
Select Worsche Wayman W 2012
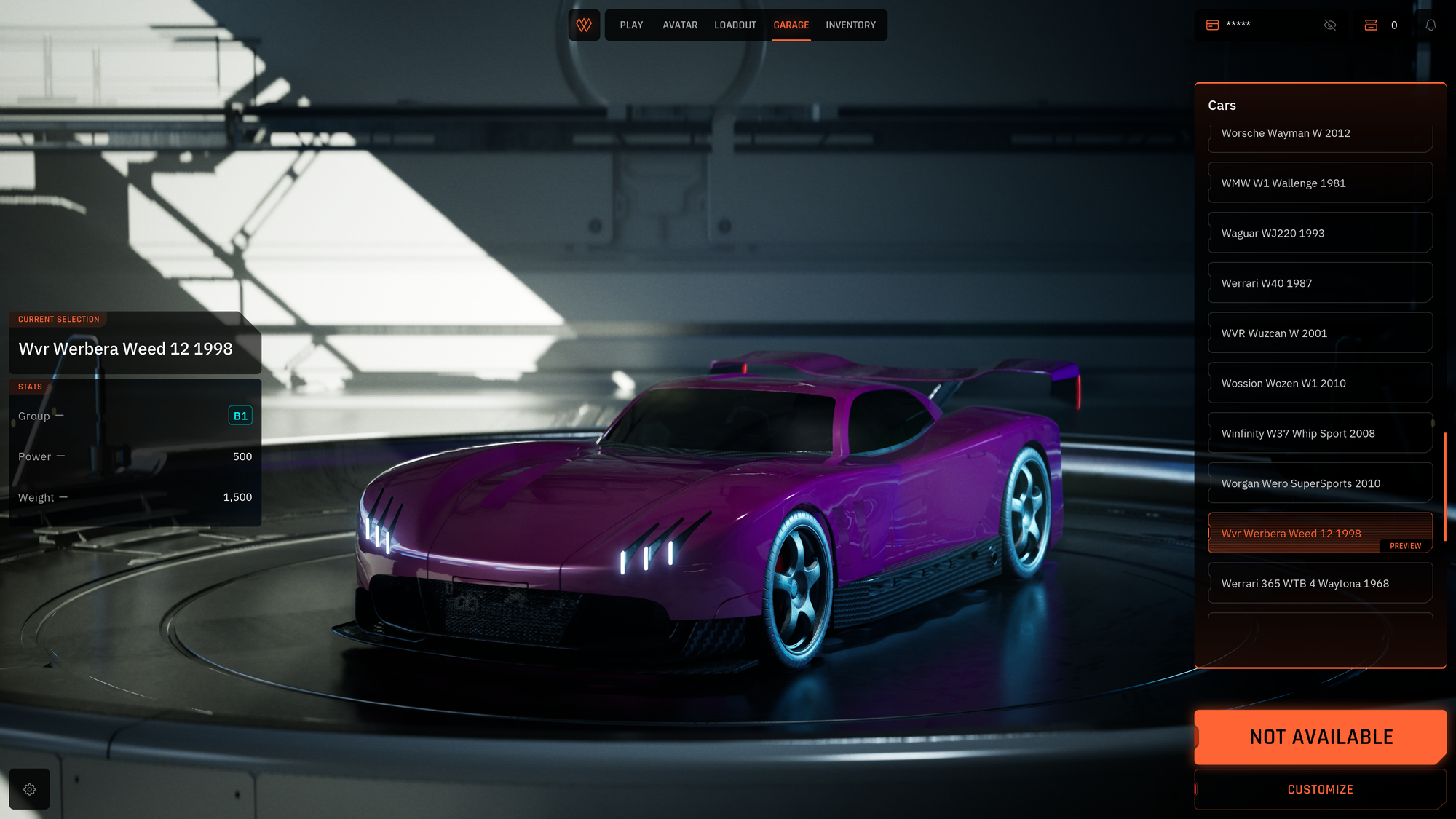tap(1320, 134)
